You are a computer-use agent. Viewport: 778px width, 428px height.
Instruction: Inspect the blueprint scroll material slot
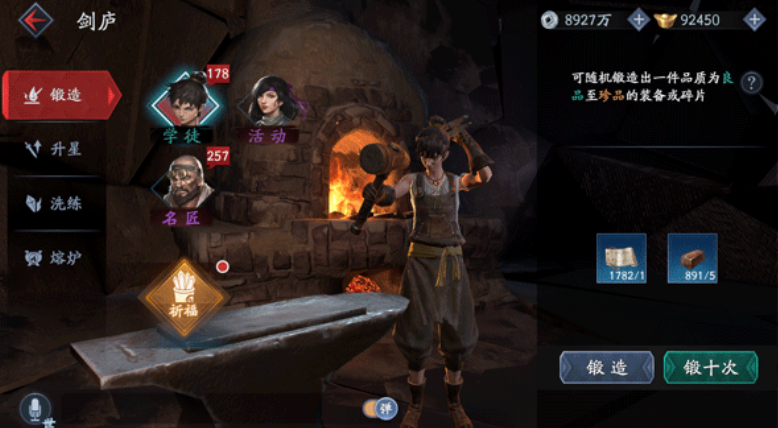point(621,258)
